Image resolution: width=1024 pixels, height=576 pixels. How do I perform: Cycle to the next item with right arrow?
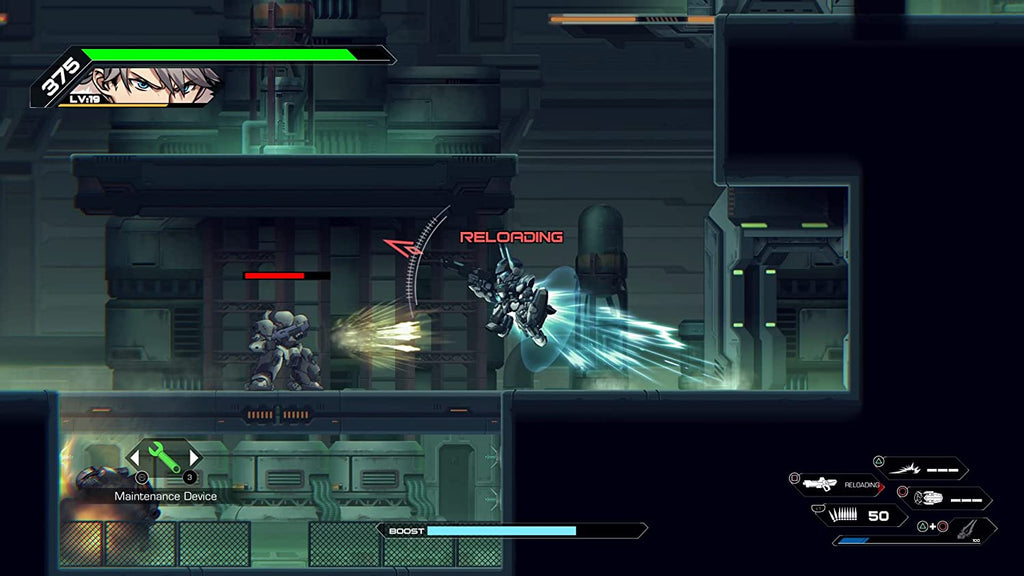click(196, 458)
